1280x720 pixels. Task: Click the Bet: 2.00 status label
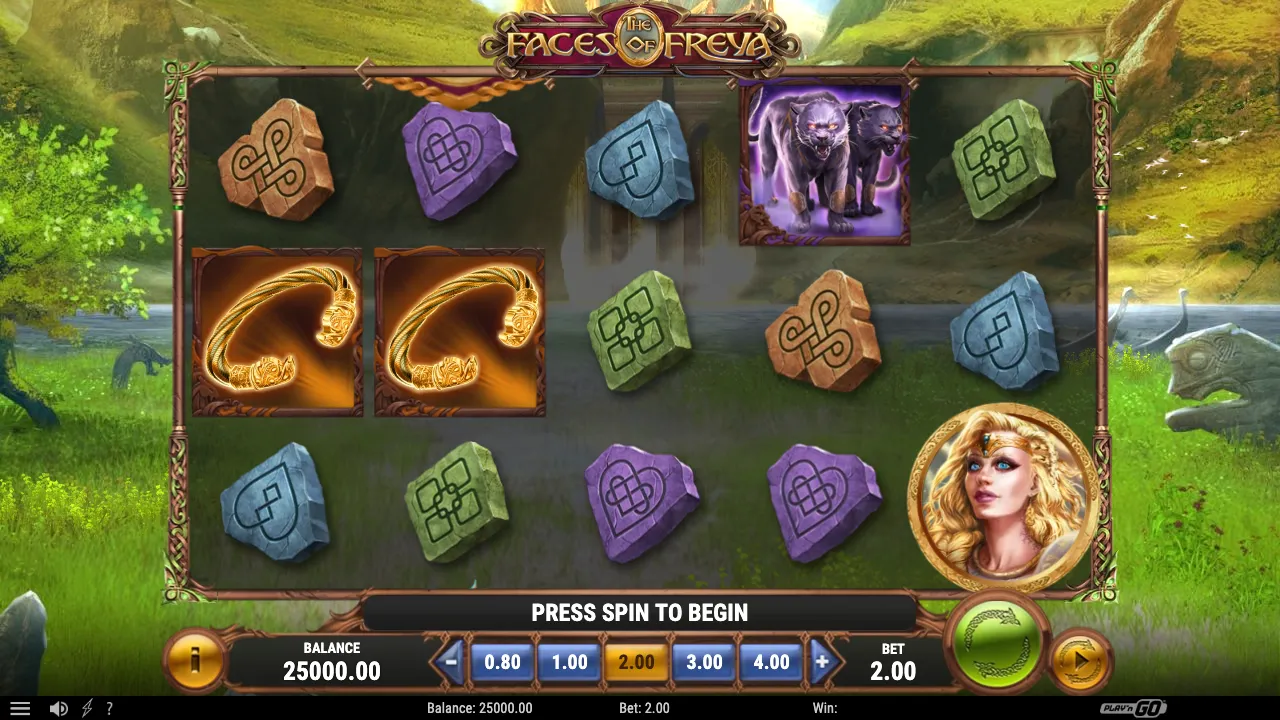coord(645,708)
